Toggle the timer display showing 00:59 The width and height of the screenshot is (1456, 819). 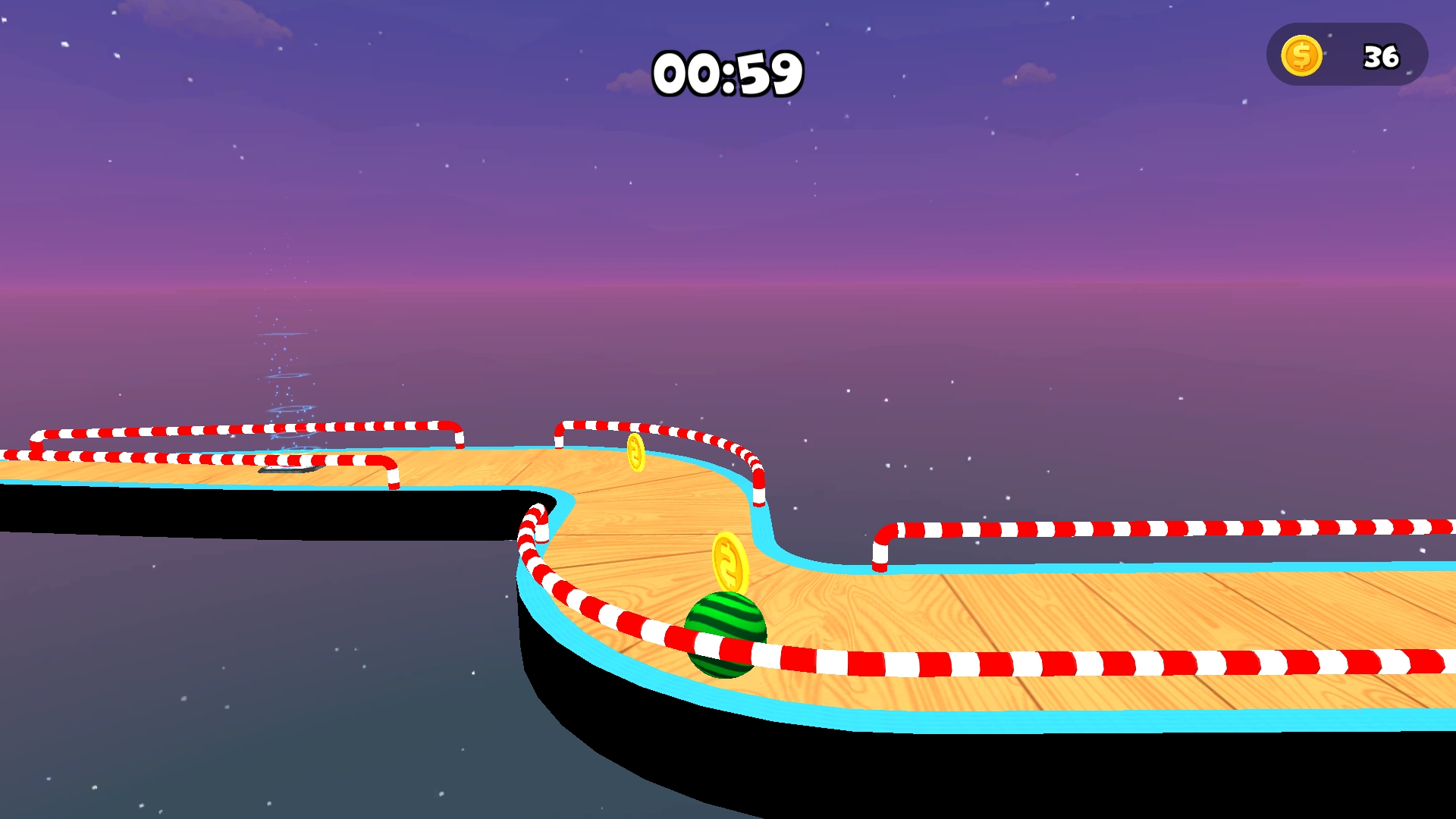[x=730, y=72]
